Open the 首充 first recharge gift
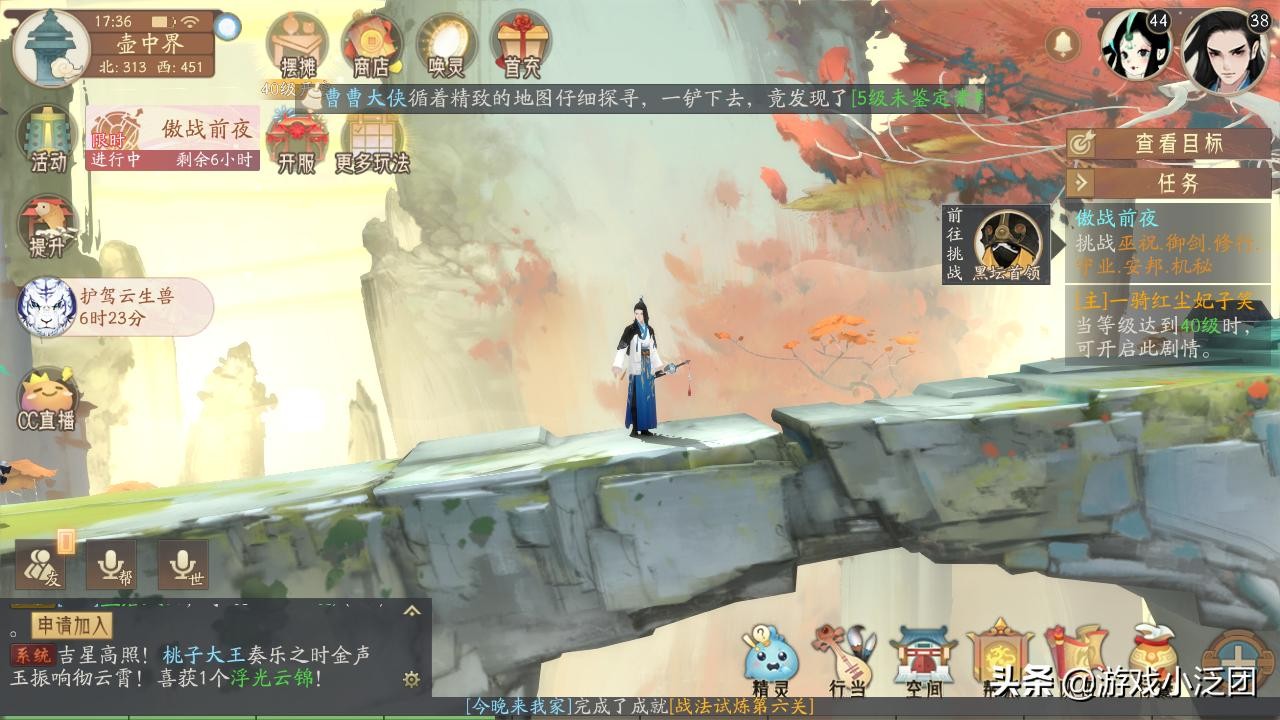1280x720 pixels. coord(519,46)
